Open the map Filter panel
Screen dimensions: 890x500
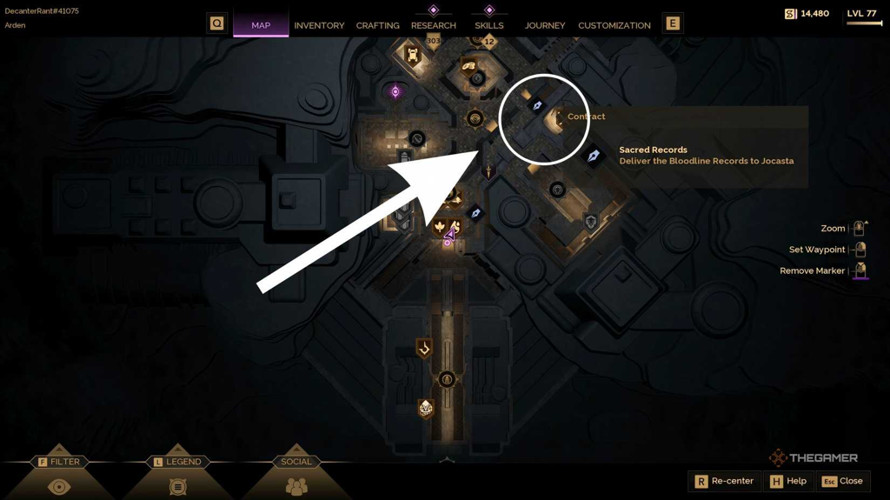point(59,476)
